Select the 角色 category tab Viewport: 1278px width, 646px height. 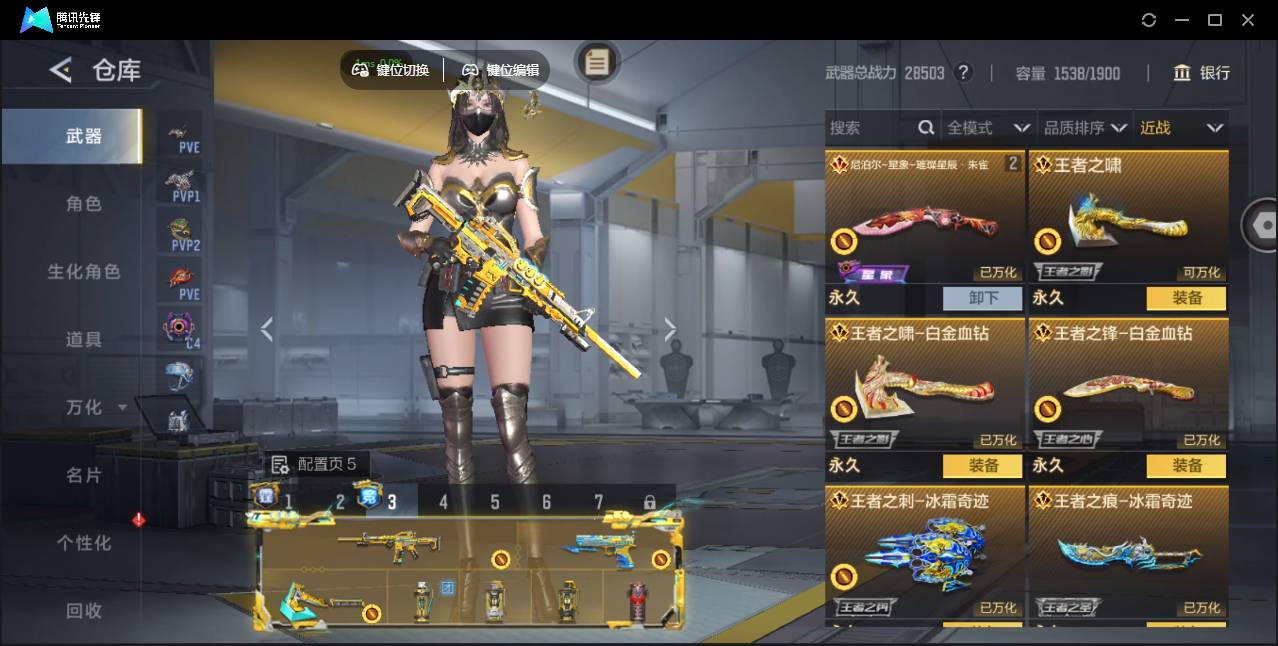point(84,204)
